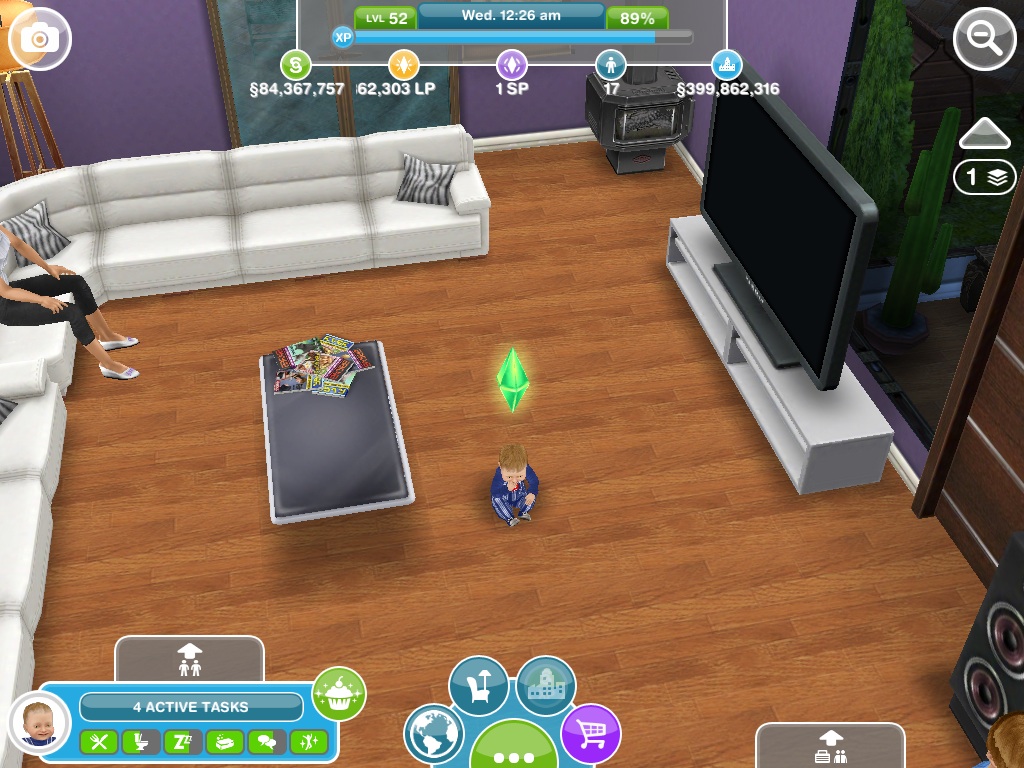Check the sleep energy need icon
Screen dimensions: 1024x768
pos(182,742)
